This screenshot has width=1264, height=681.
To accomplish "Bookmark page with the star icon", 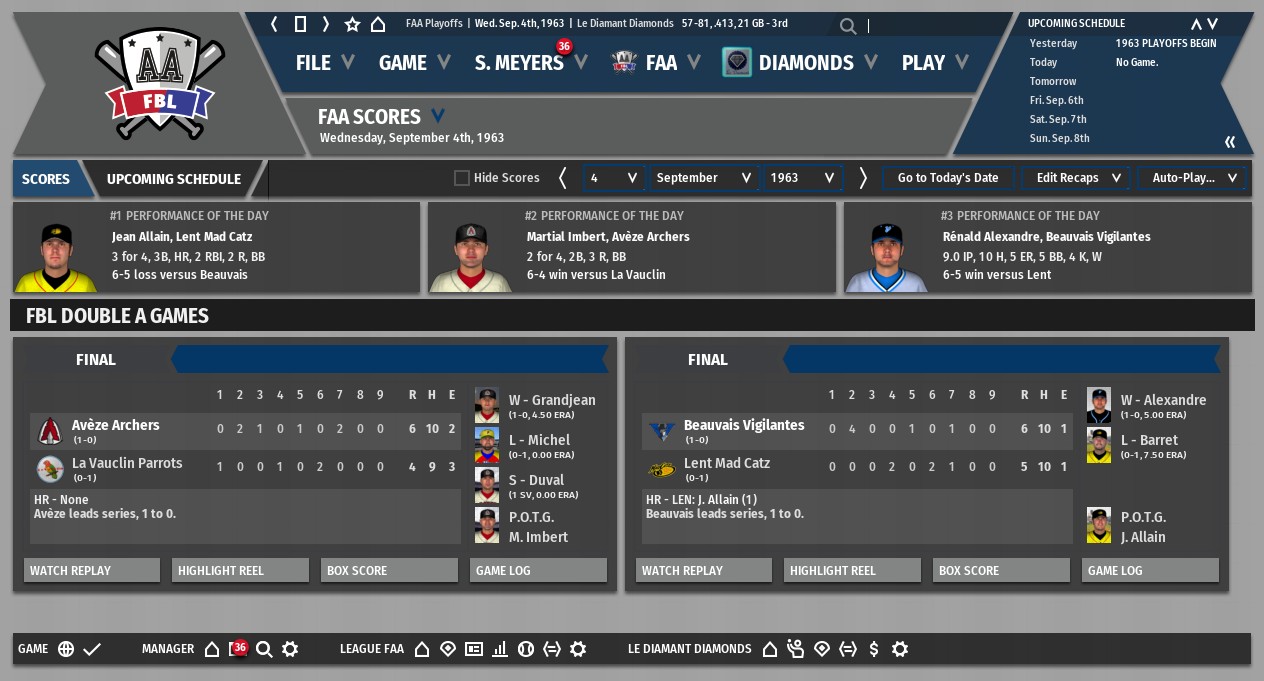I will 352,24.
